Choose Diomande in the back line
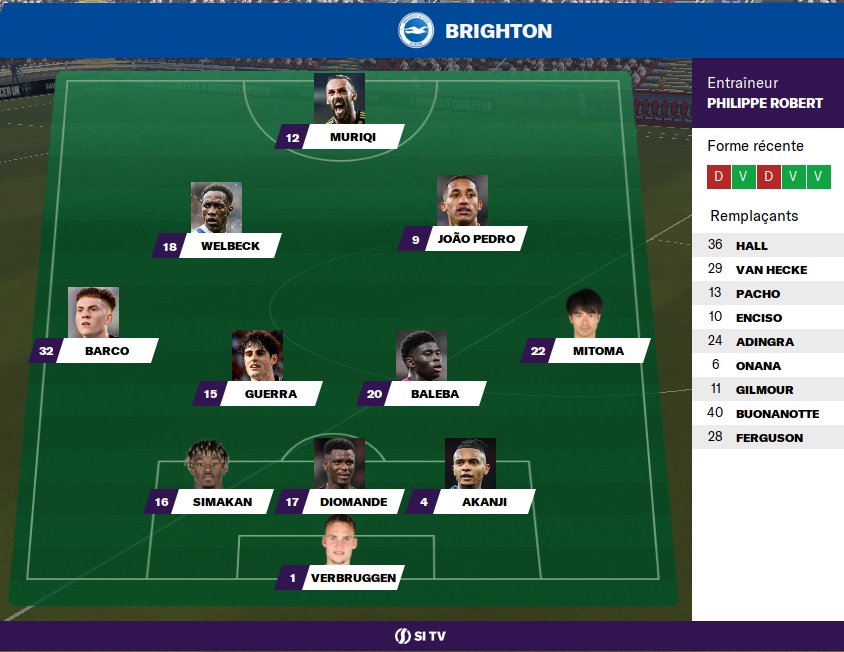The width and height of the screenshot is (844, 652). click(352, 502)
